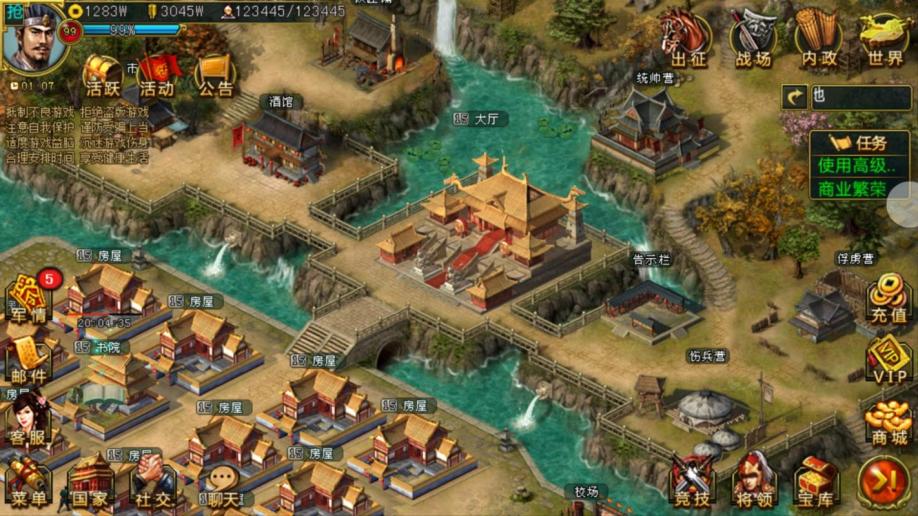Show the 活动 events list
Screen dimensions: 918x516
pyautogui.click(x=157, y=75)
